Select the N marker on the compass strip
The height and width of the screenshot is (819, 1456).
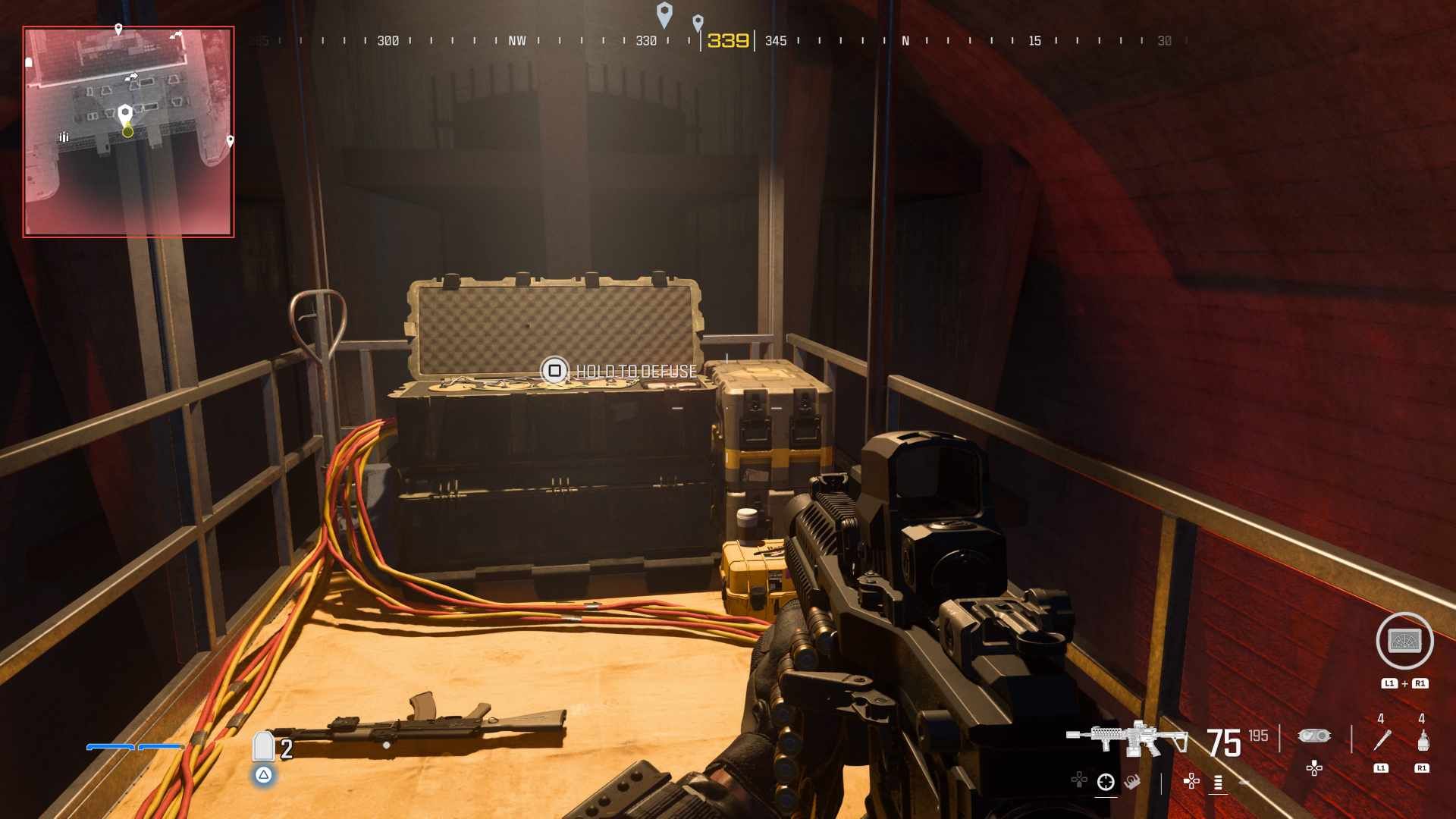point(905,42)
